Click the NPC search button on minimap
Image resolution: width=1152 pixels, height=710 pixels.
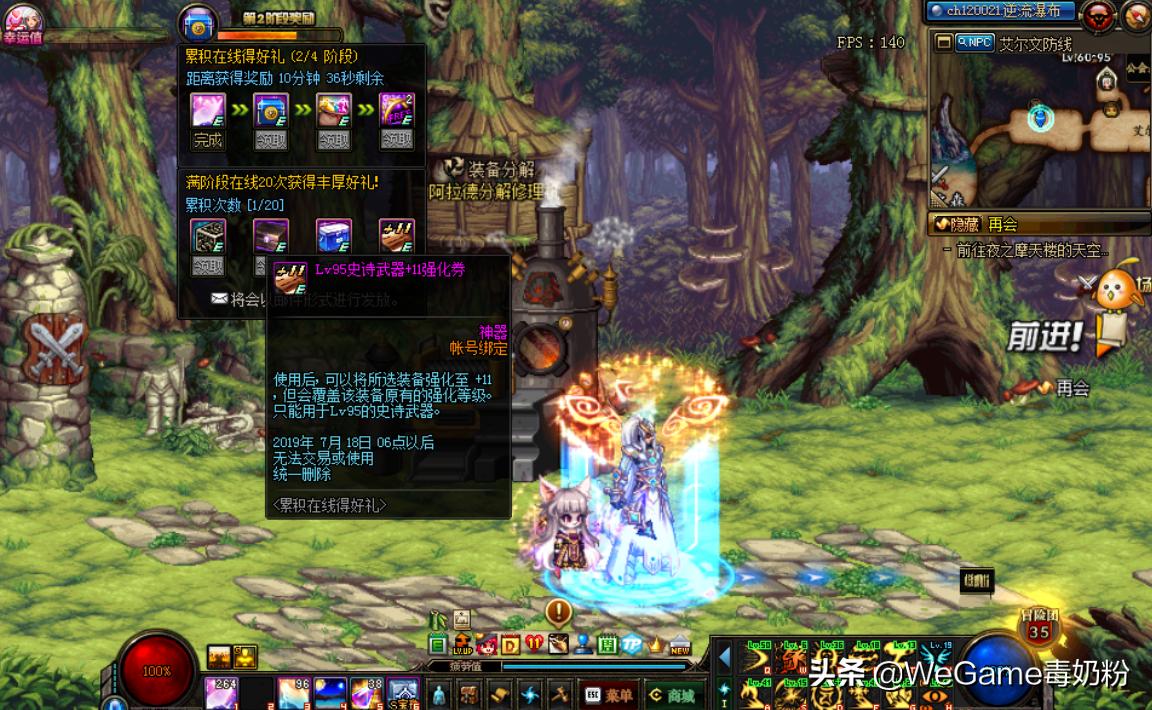[x=974, y=43]
